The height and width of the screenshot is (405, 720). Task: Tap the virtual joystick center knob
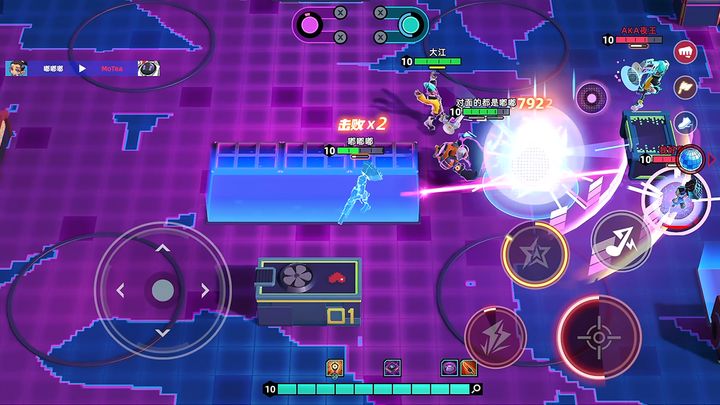[x=163, y=290]
